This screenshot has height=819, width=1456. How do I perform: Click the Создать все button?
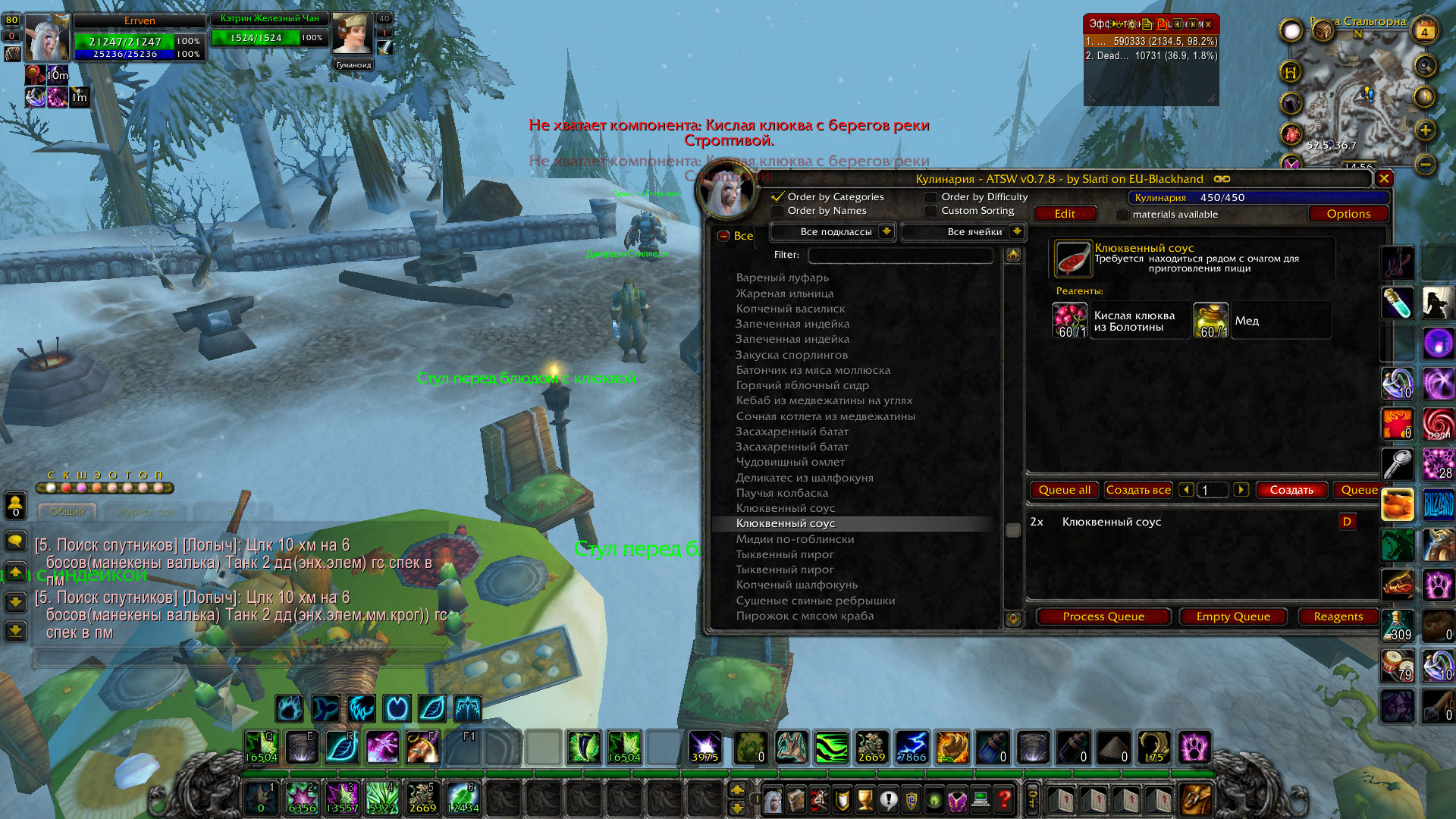[x=1138, y=490]
